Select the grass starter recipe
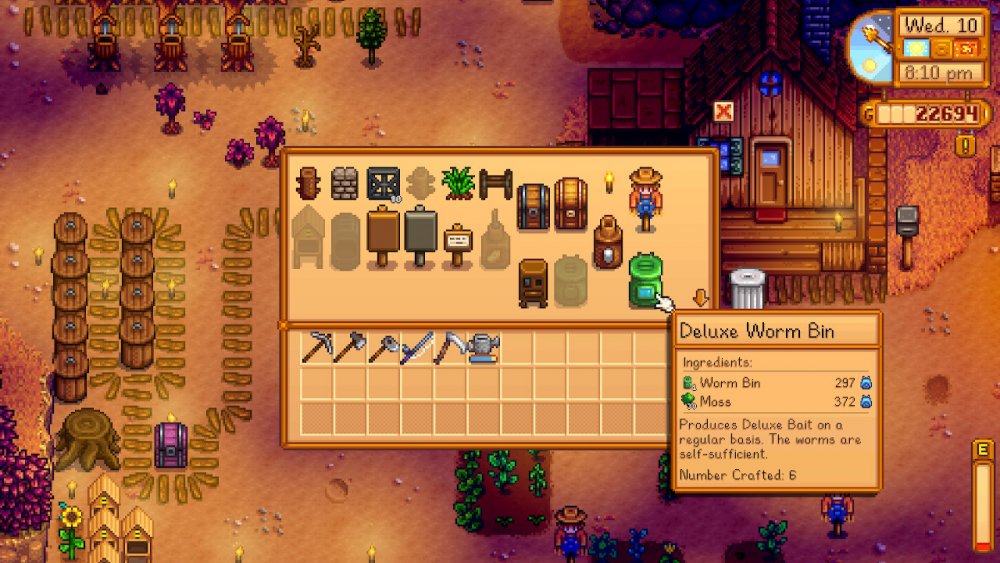Screen dimensions: 1000x563 [457, 183]
